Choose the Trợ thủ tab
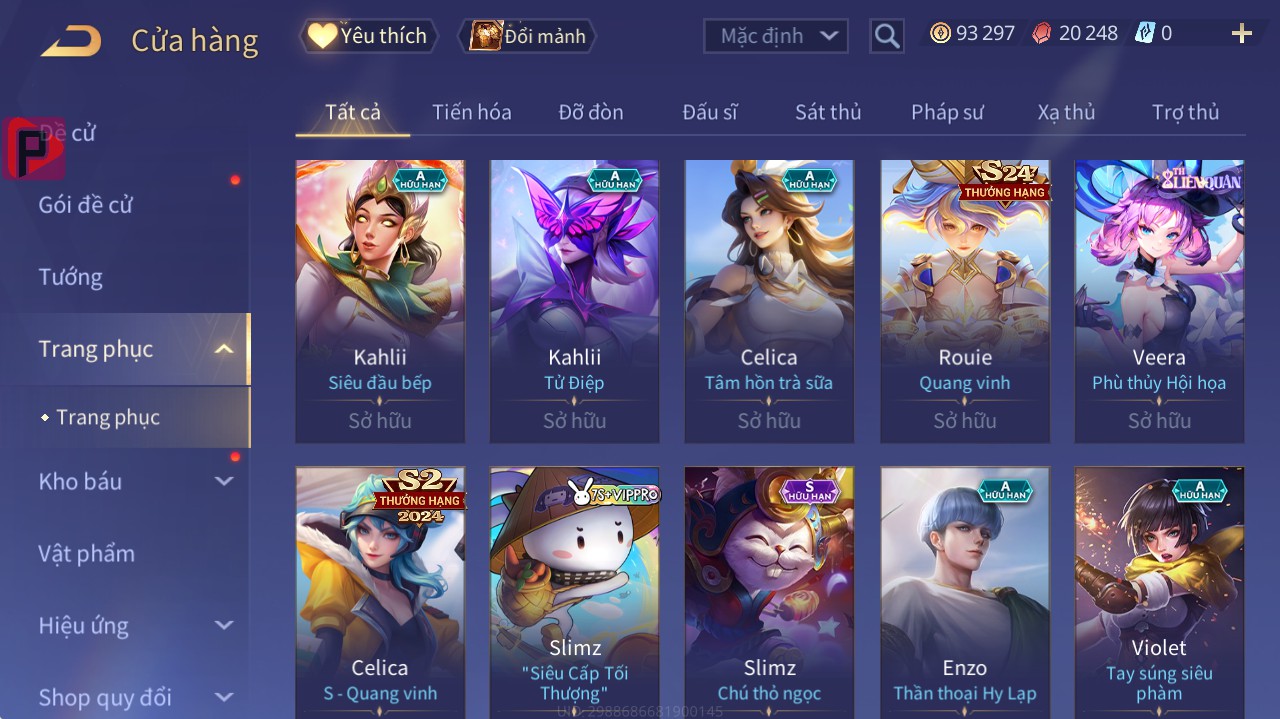 [x=1185, y=112]
